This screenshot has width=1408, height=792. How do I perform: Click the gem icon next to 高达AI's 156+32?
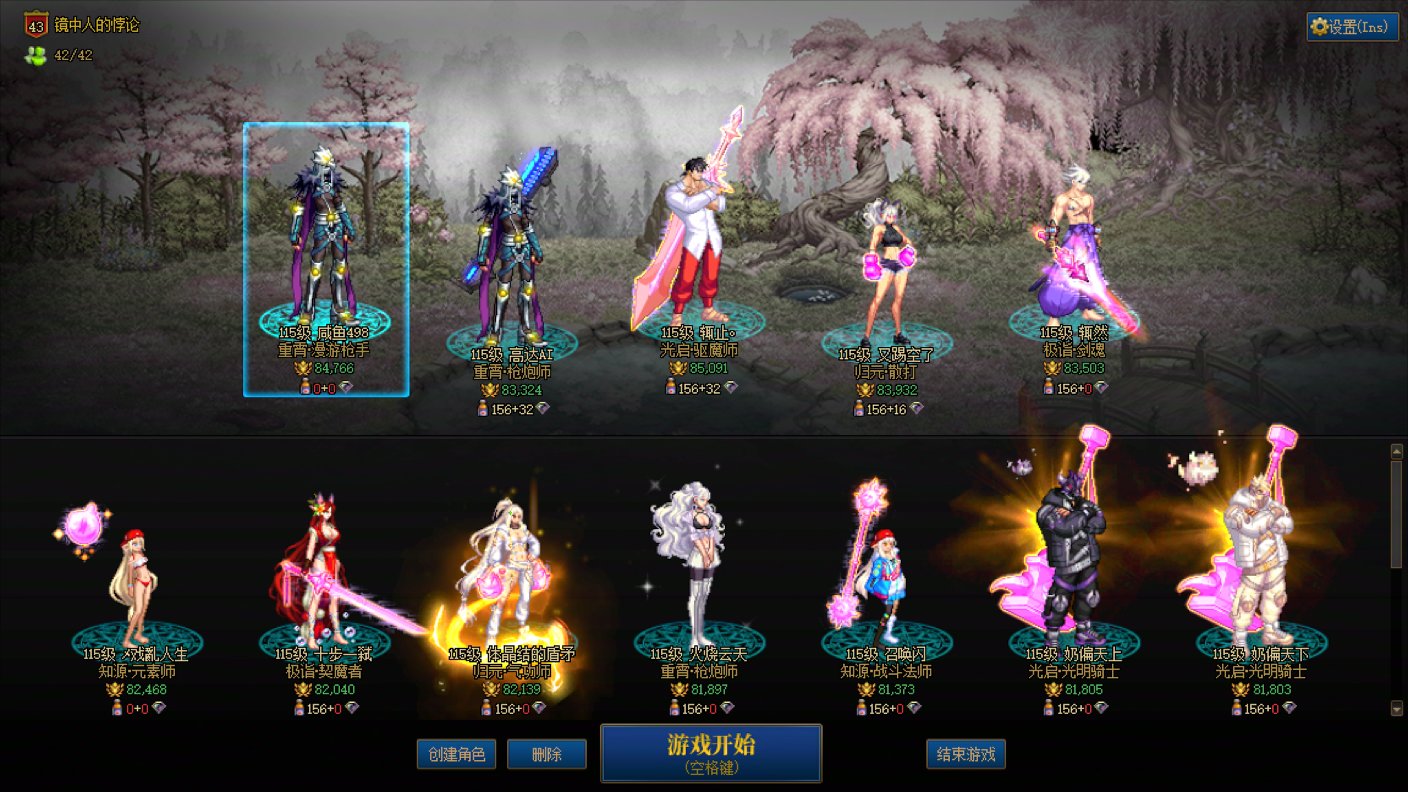coord(544,409)
